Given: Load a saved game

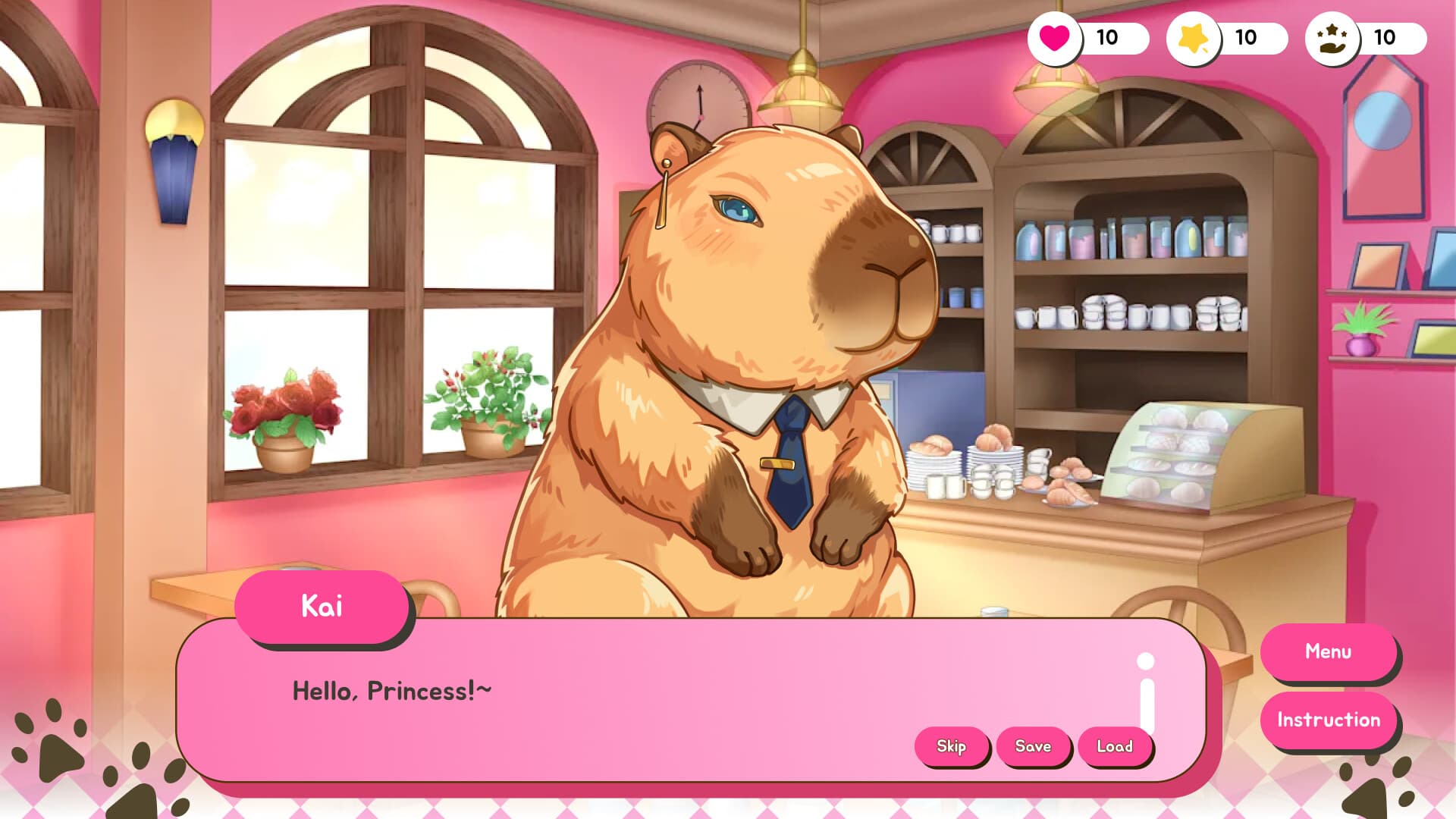Looking at the screenshot, I should [1115, 746].
